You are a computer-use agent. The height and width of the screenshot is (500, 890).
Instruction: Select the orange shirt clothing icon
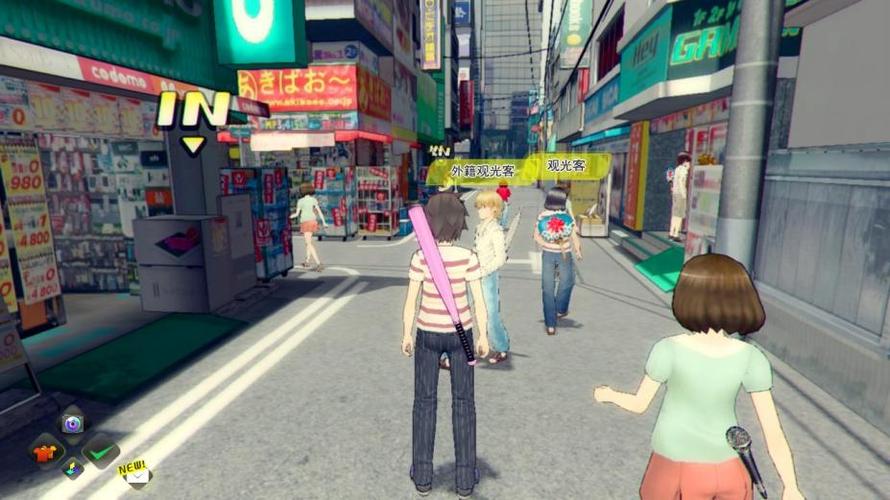[45, 451]
